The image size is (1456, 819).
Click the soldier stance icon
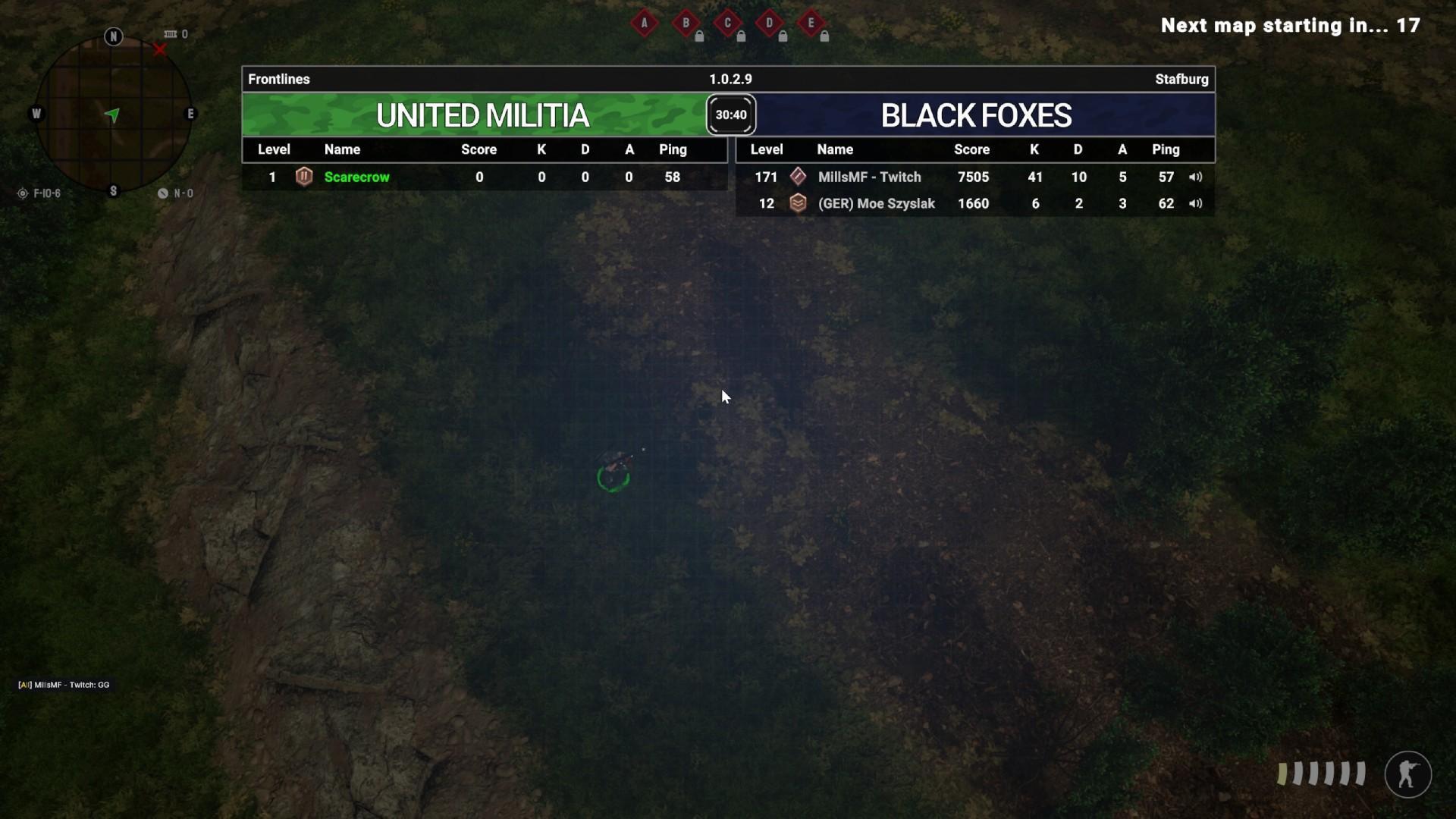[1407, 774]
